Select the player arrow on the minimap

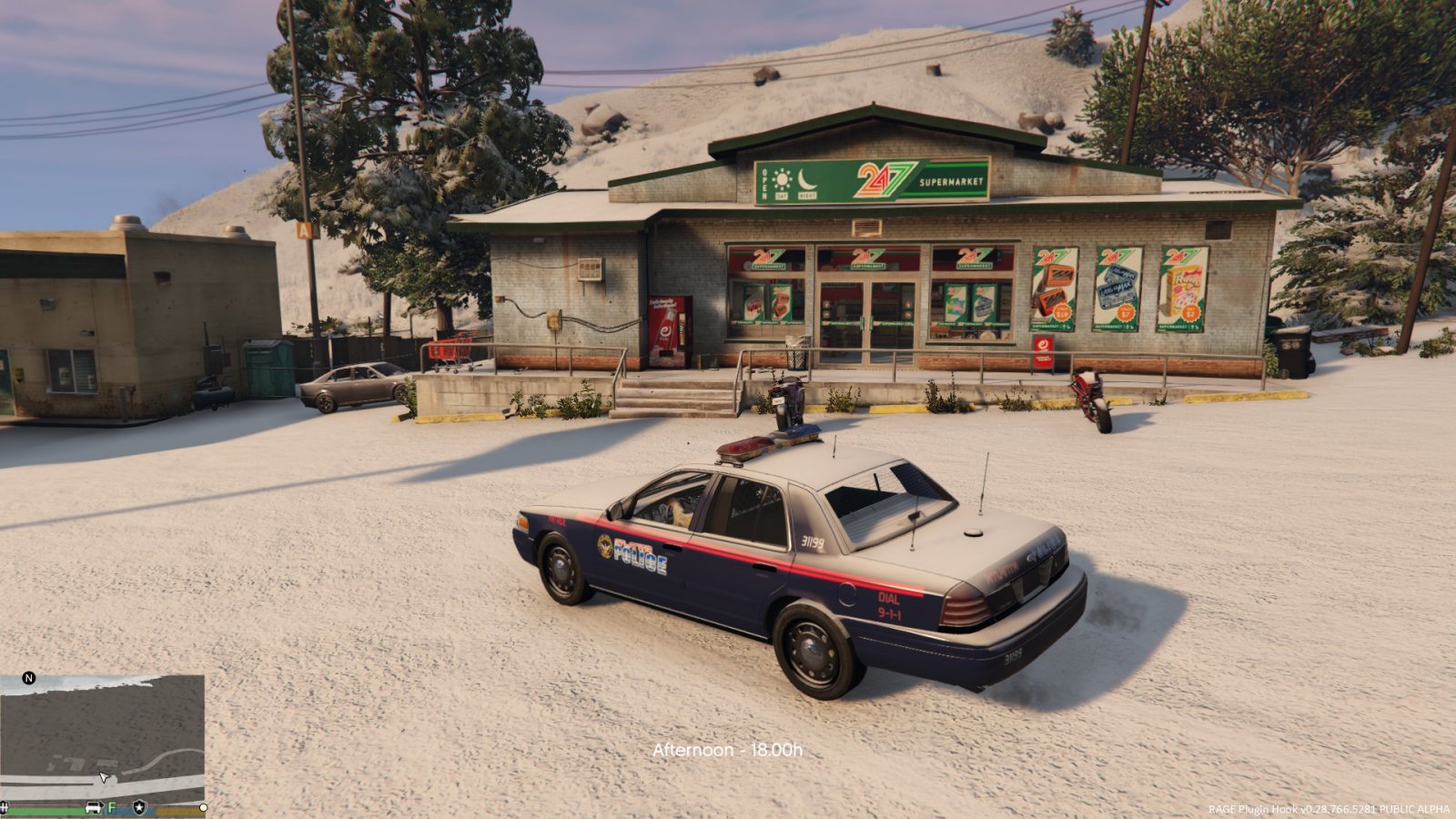105,777
